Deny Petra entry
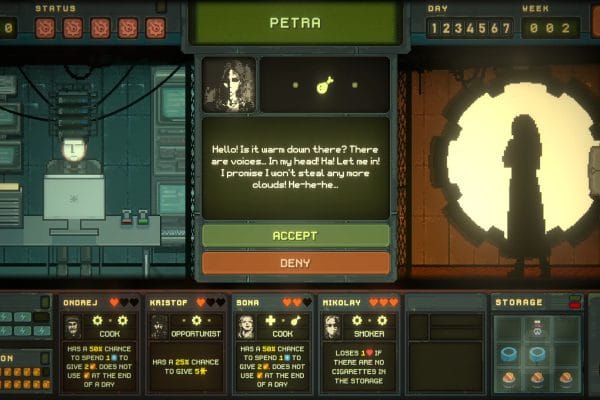Viewport: 600px width, 400px height. coord(296,263)
